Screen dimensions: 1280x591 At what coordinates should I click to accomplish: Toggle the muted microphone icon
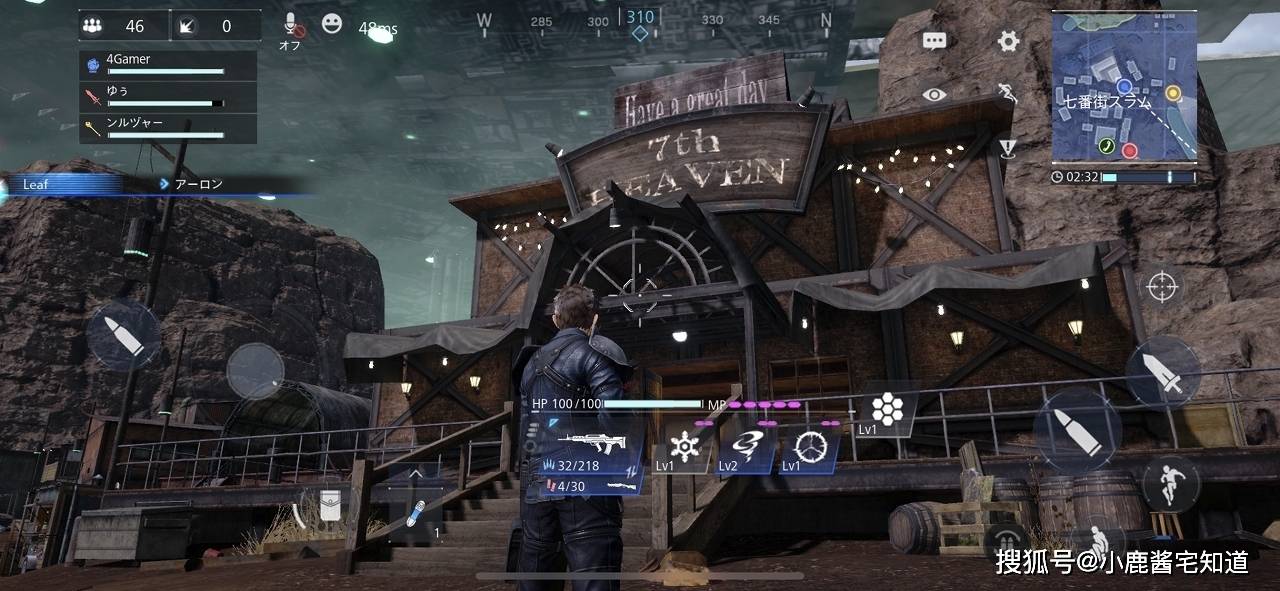pos(292,25)
